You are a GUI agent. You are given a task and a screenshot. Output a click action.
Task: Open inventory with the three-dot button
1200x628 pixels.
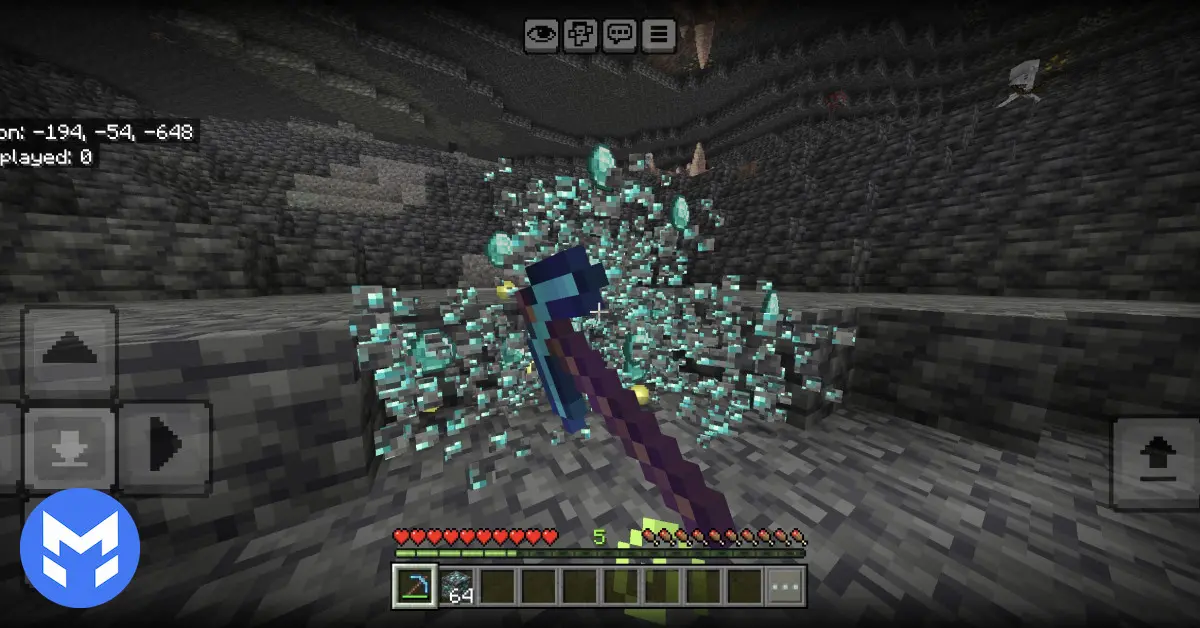(785, 587)
